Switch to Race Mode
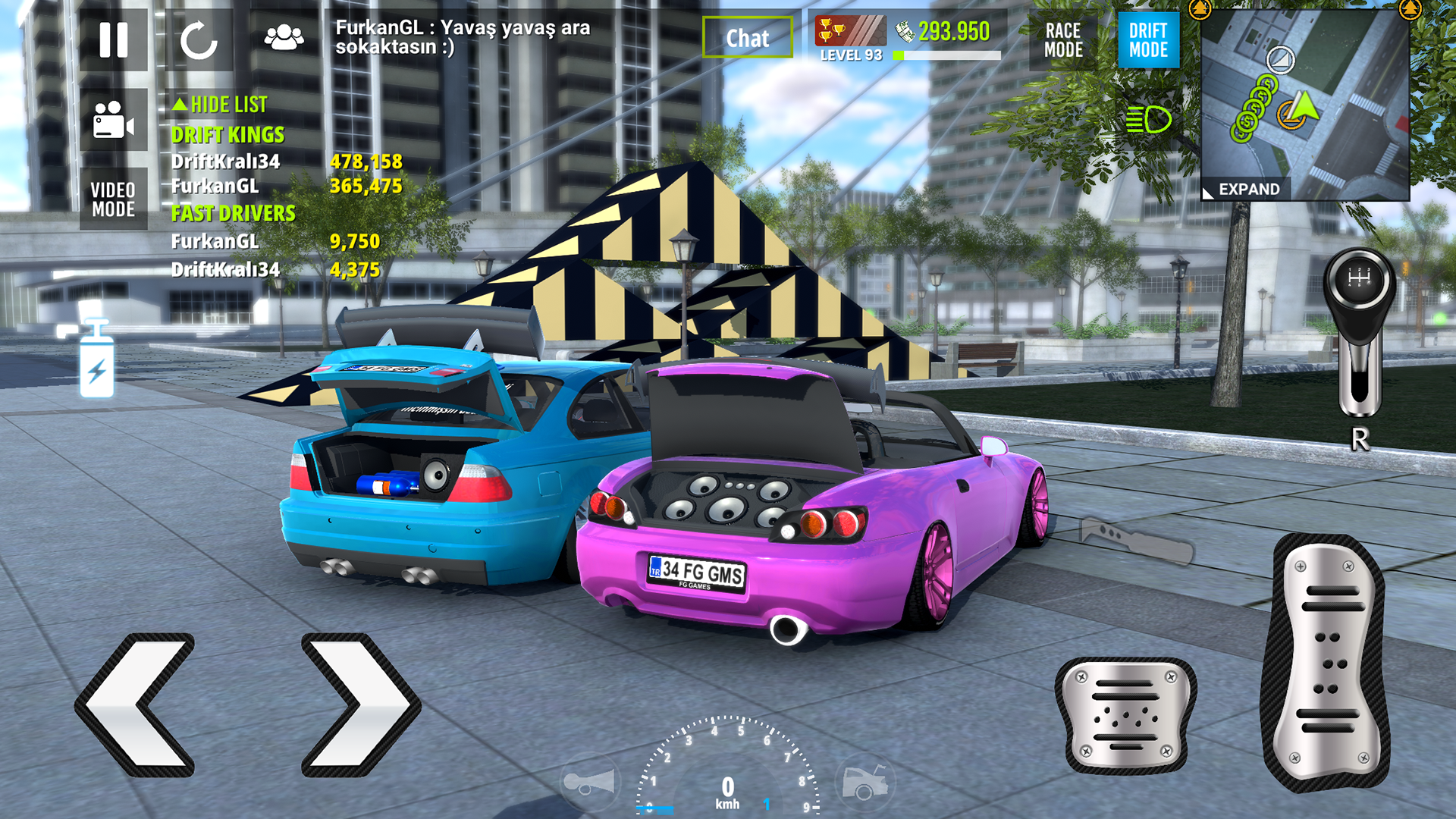 click(x=1063, y=40)
